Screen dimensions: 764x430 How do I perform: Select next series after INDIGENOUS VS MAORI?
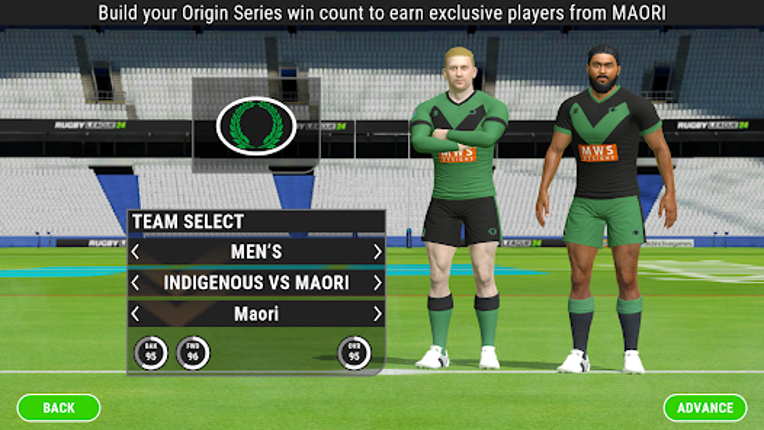[377, 283]
